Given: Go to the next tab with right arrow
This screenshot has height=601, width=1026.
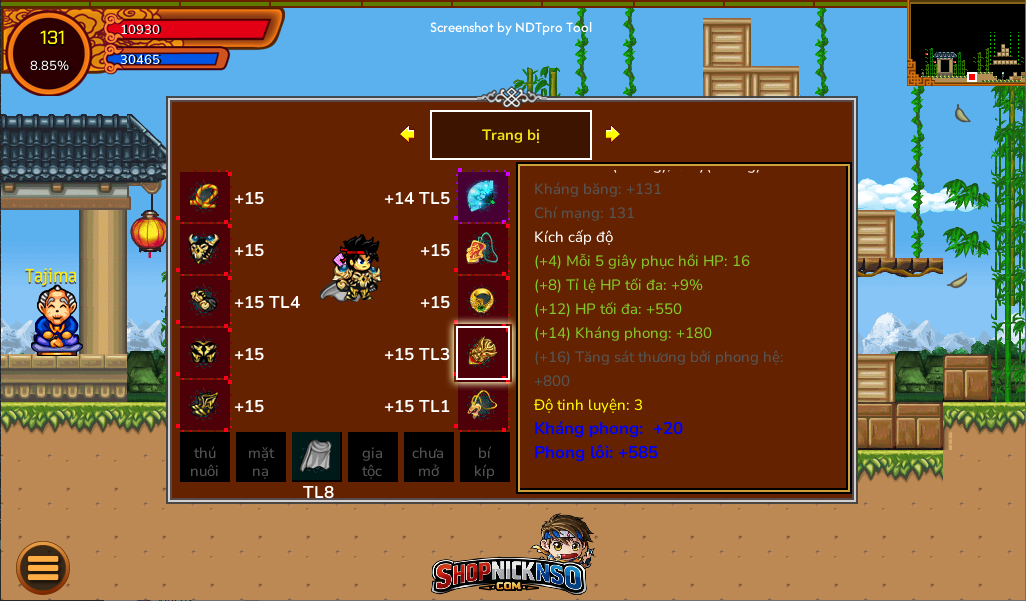Looking at the screenshot, I should [612, 134].
